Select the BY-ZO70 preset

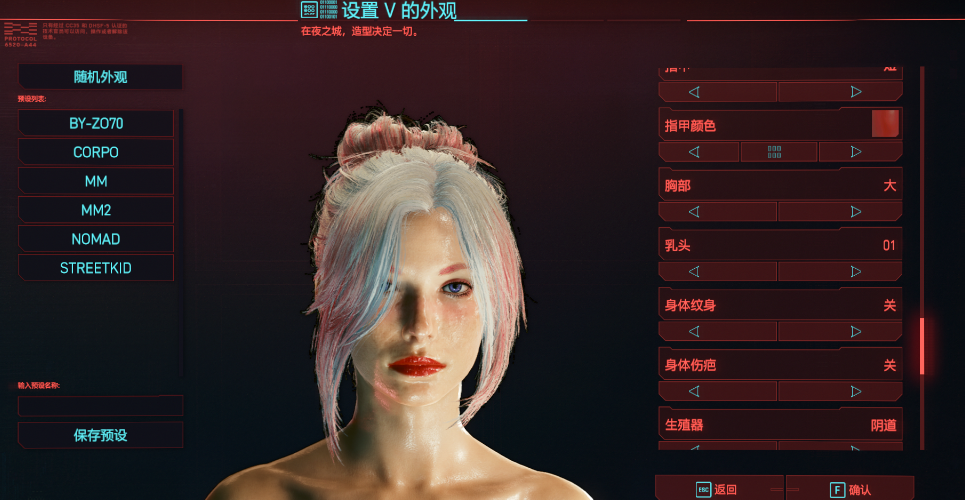tap(96, 123)
